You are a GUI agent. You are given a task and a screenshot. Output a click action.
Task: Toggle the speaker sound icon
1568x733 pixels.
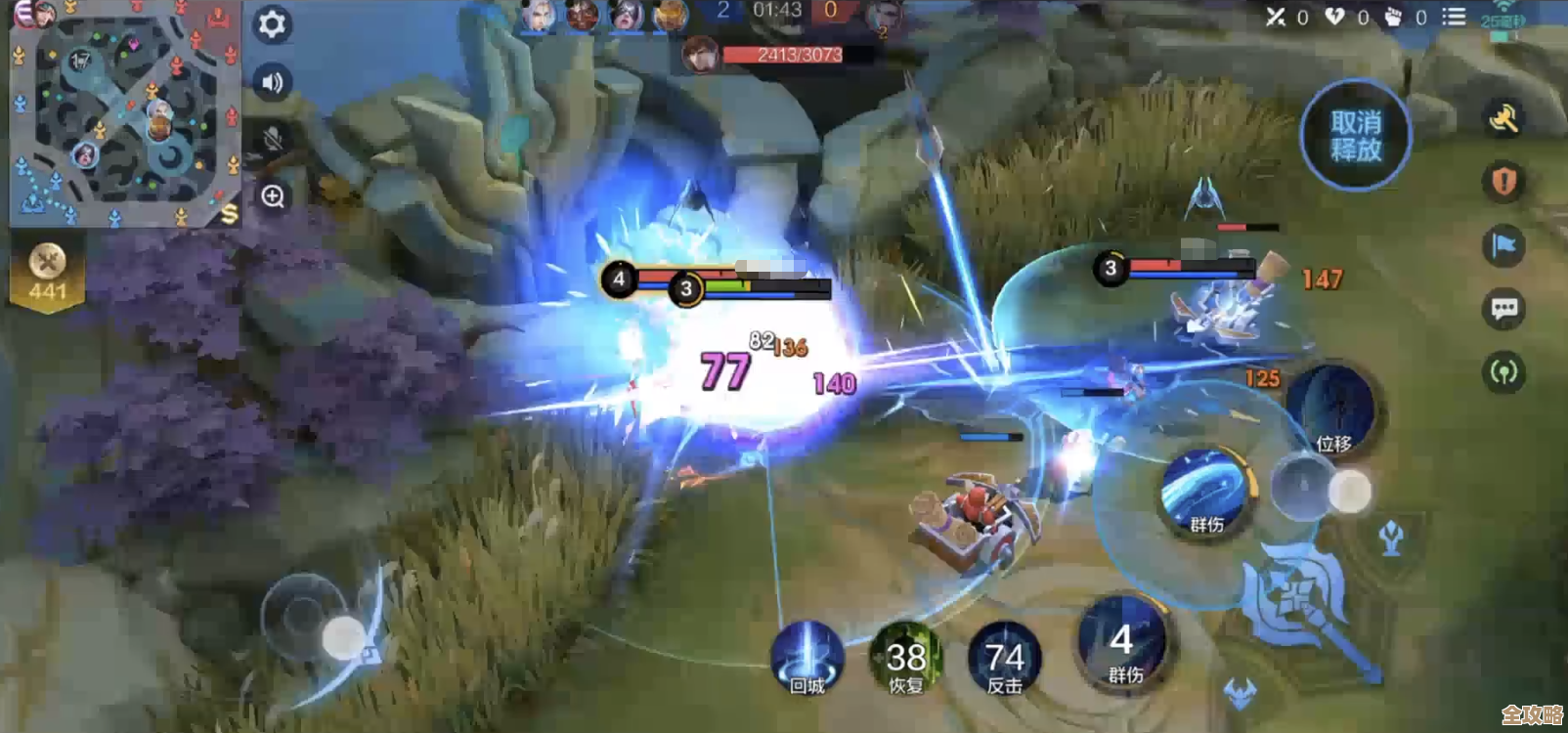272,83
